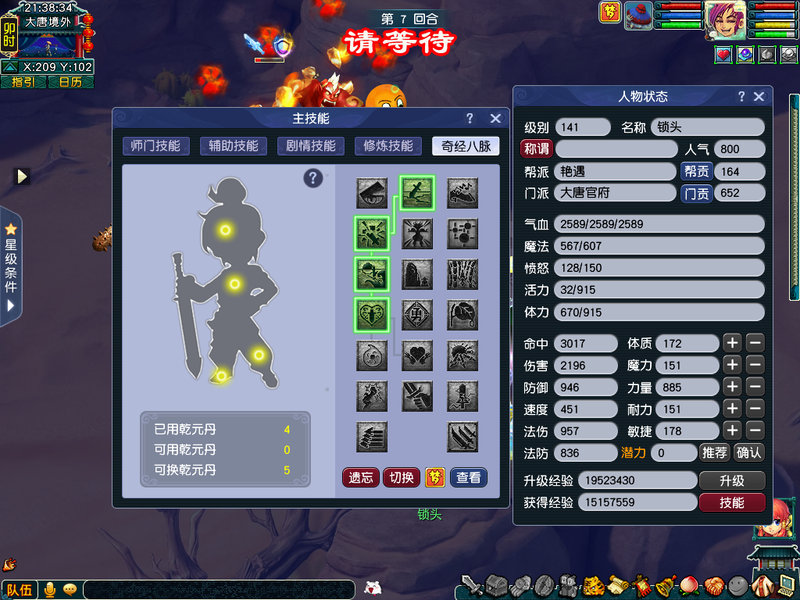Click the 门贡 button
This screenshot has height=600, width=800.
tap(696, 193)
